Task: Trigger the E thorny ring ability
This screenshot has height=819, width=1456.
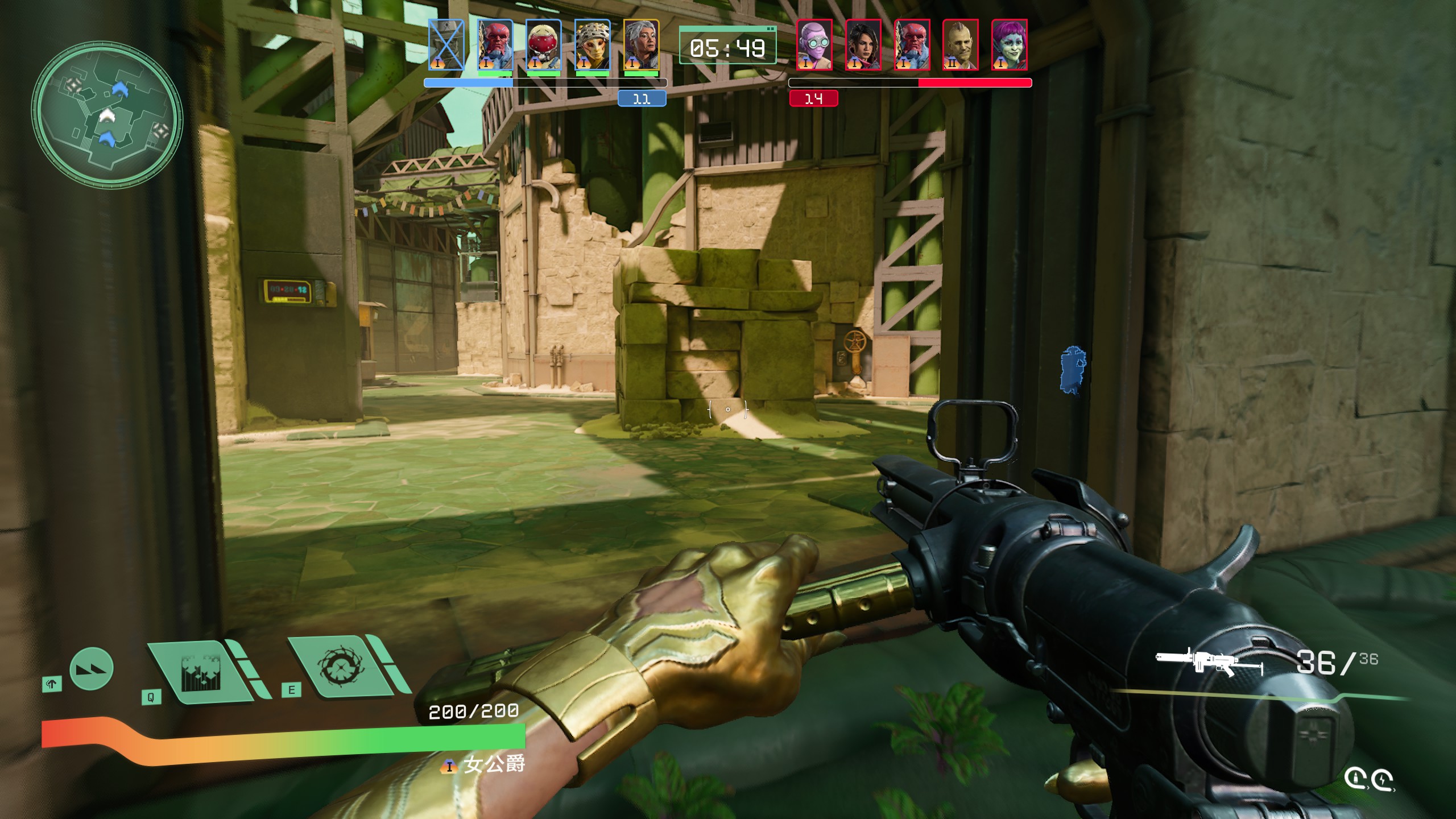Action: tap(341, 666)
